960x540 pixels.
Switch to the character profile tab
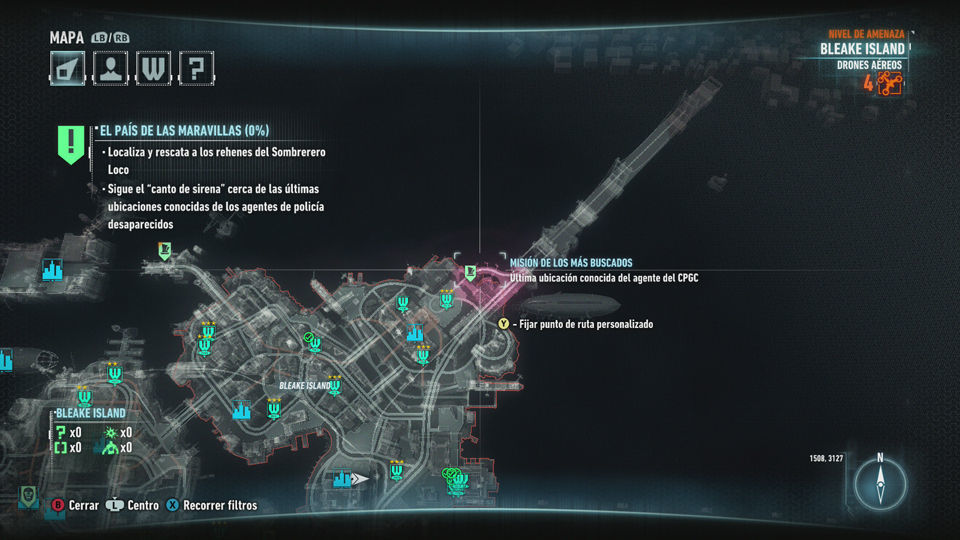(x=111, y=68)
